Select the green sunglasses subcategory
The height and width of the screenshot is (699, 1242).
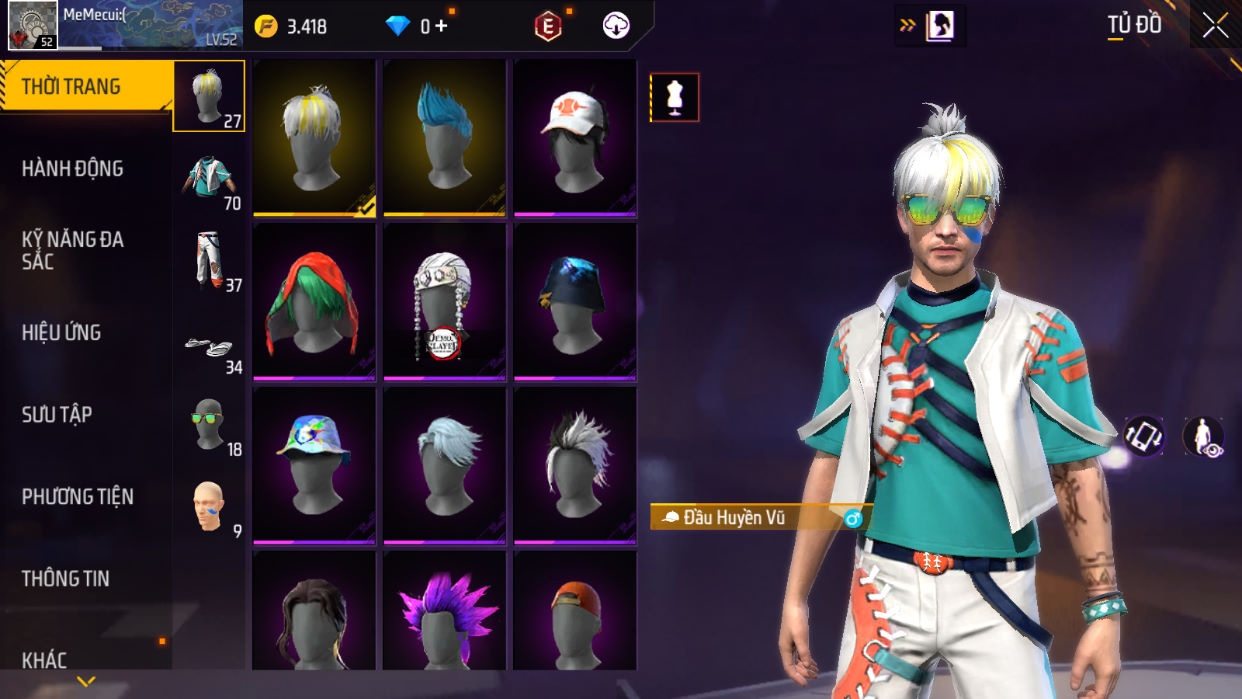(208, 424)
